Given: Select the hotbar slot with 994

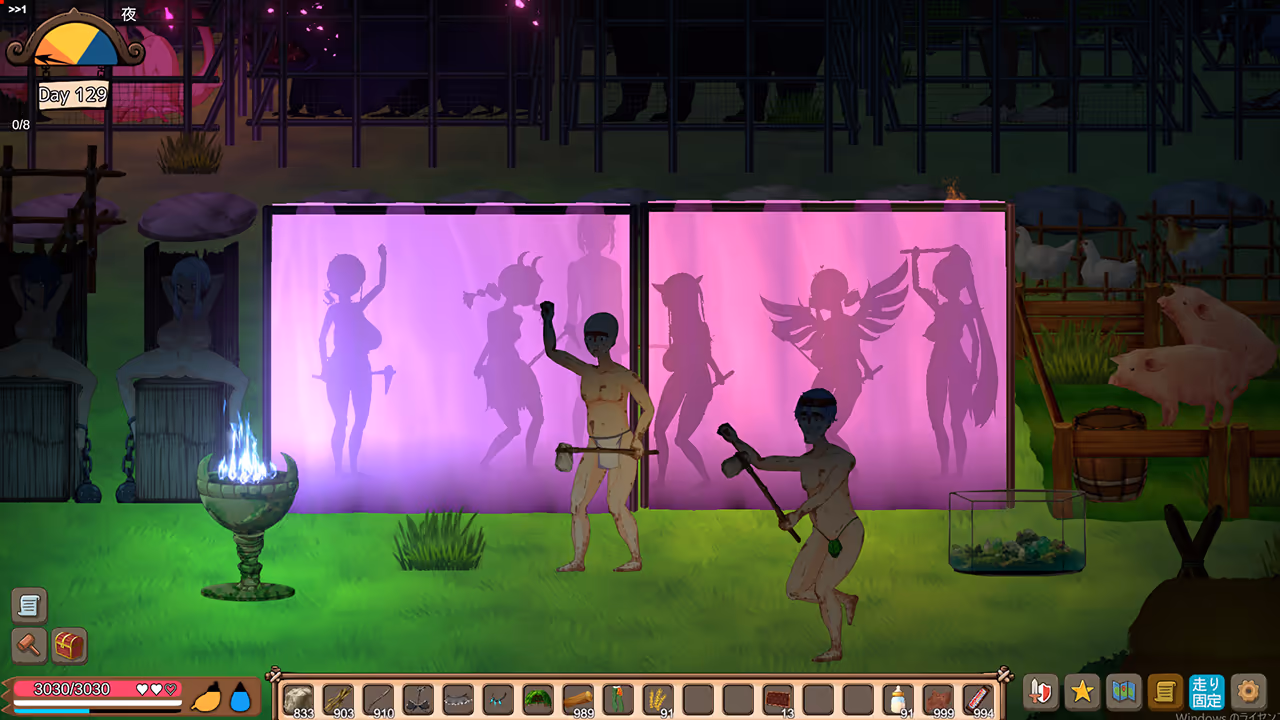Looking at the screenshot, I should 978,697.
